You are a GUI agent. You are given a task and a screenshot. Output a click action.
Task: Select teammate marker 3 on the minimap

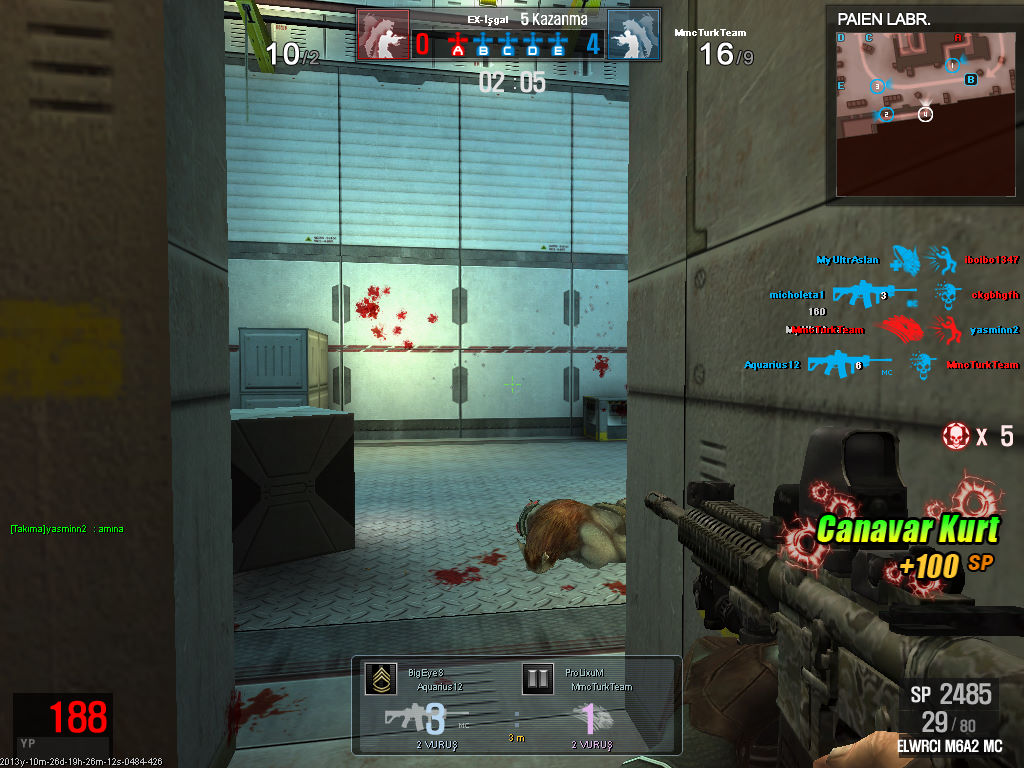[878, 86]
